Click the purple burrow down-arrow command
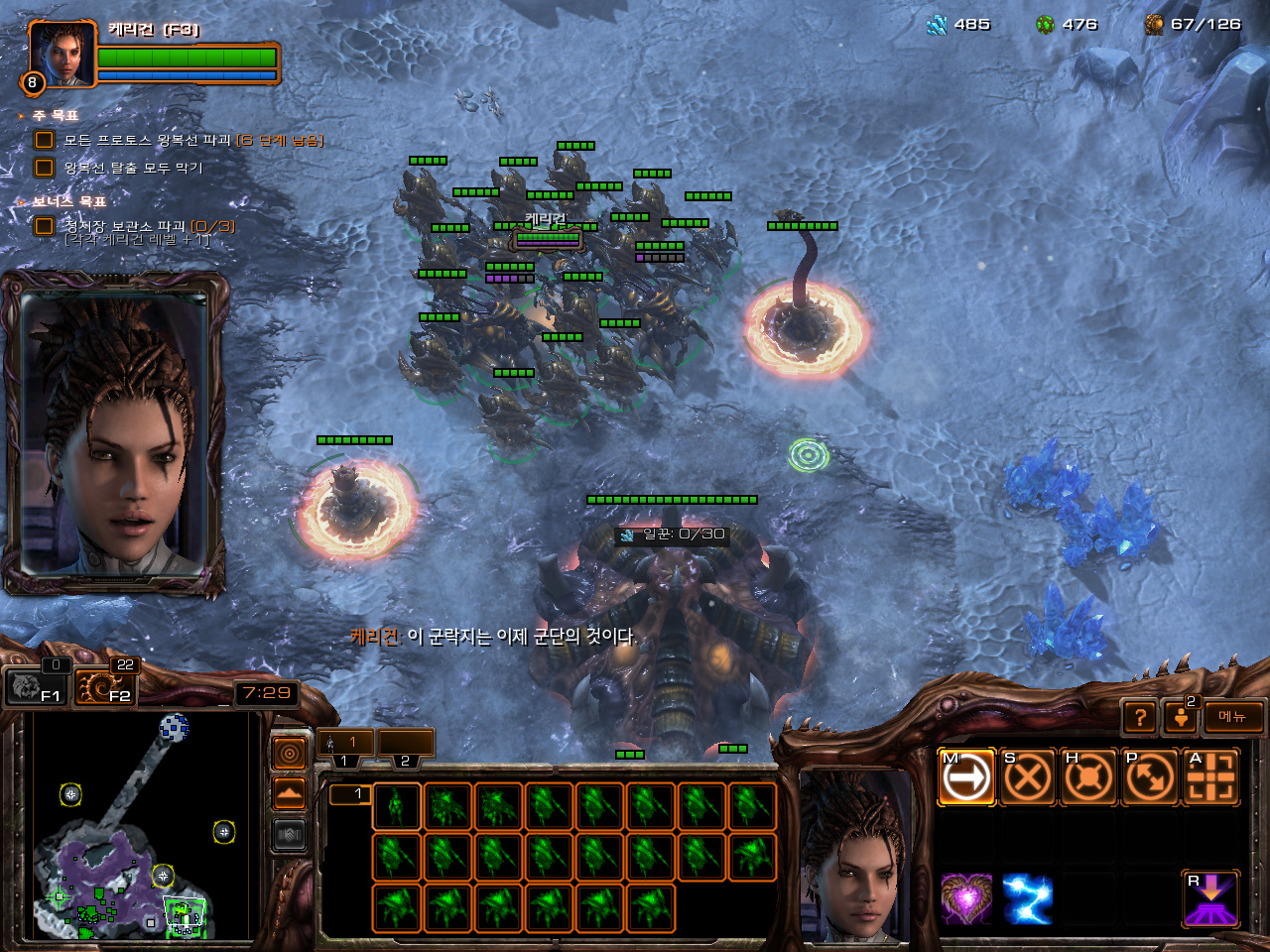Image resolution: width=1270 pixels, height=952 pixels. point(1211,899)
